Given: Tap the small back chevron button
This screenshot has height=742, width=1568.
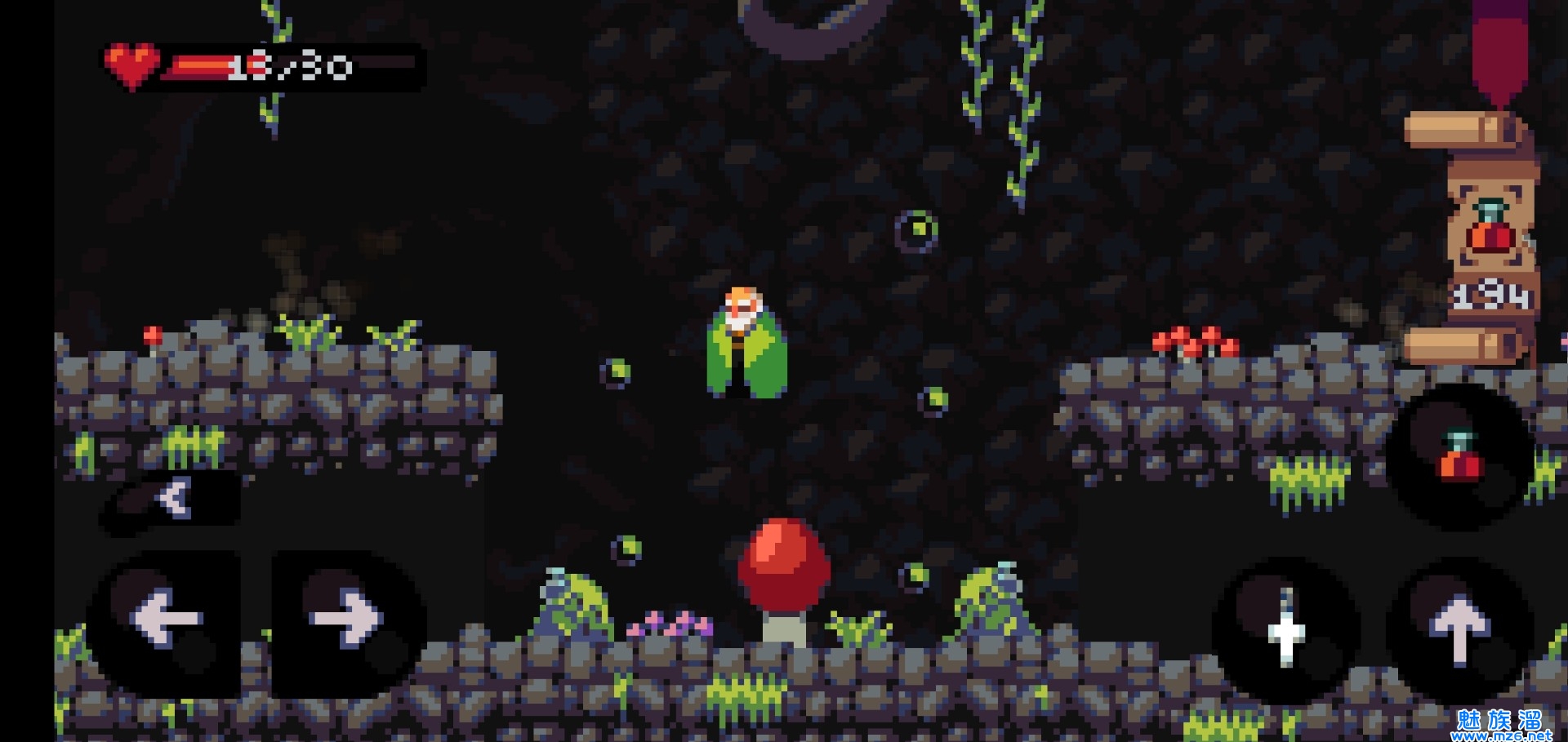Looking at the screenshot, I should click(173, 497).
